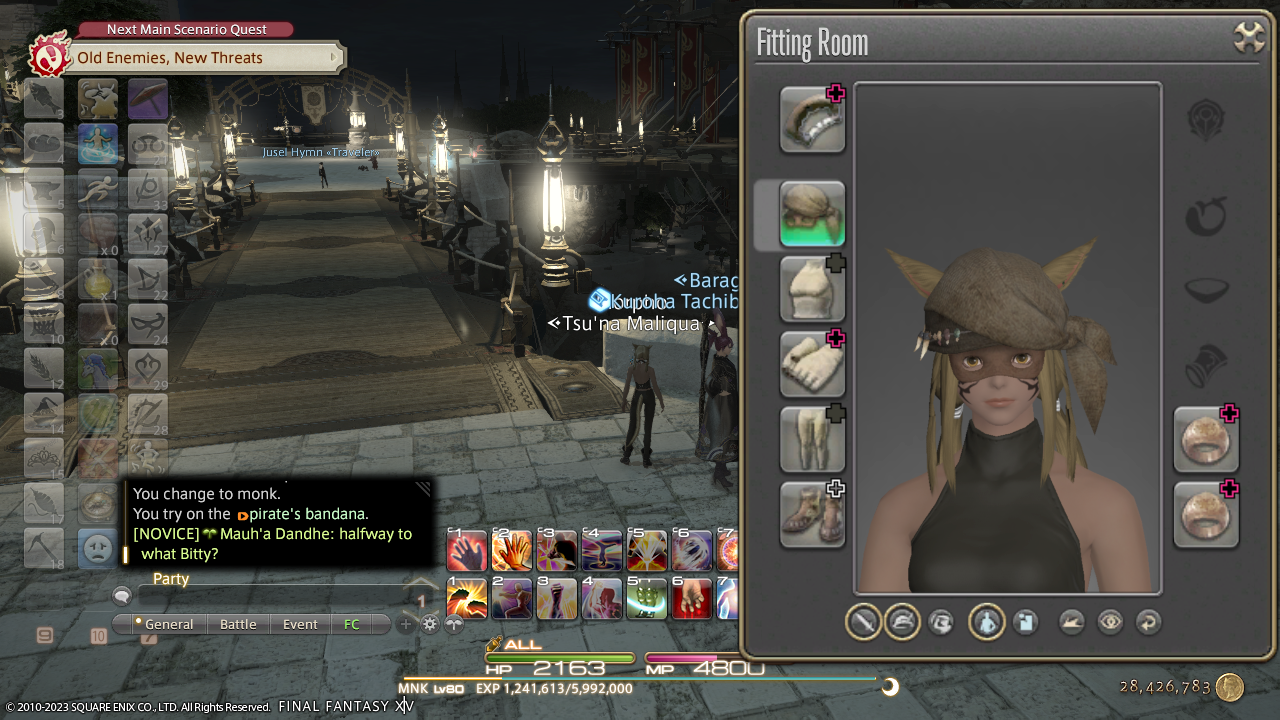Click the main hand weapon slot
The height and width of the screenshot is (720, 1280).
coord(812,119)
